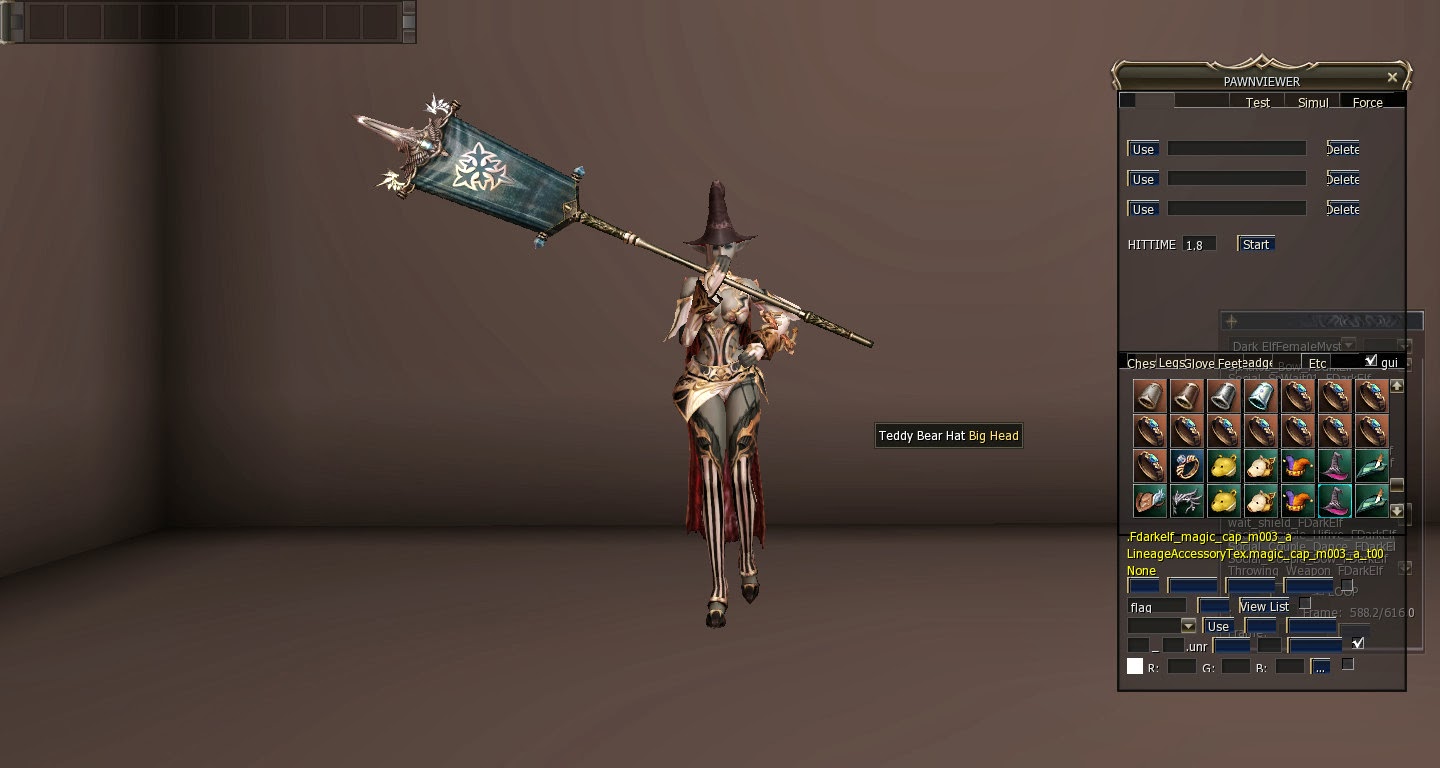1440x768 pixels.
Task: Click the HITTIME value input field
Action: (x=1200, y=243)
